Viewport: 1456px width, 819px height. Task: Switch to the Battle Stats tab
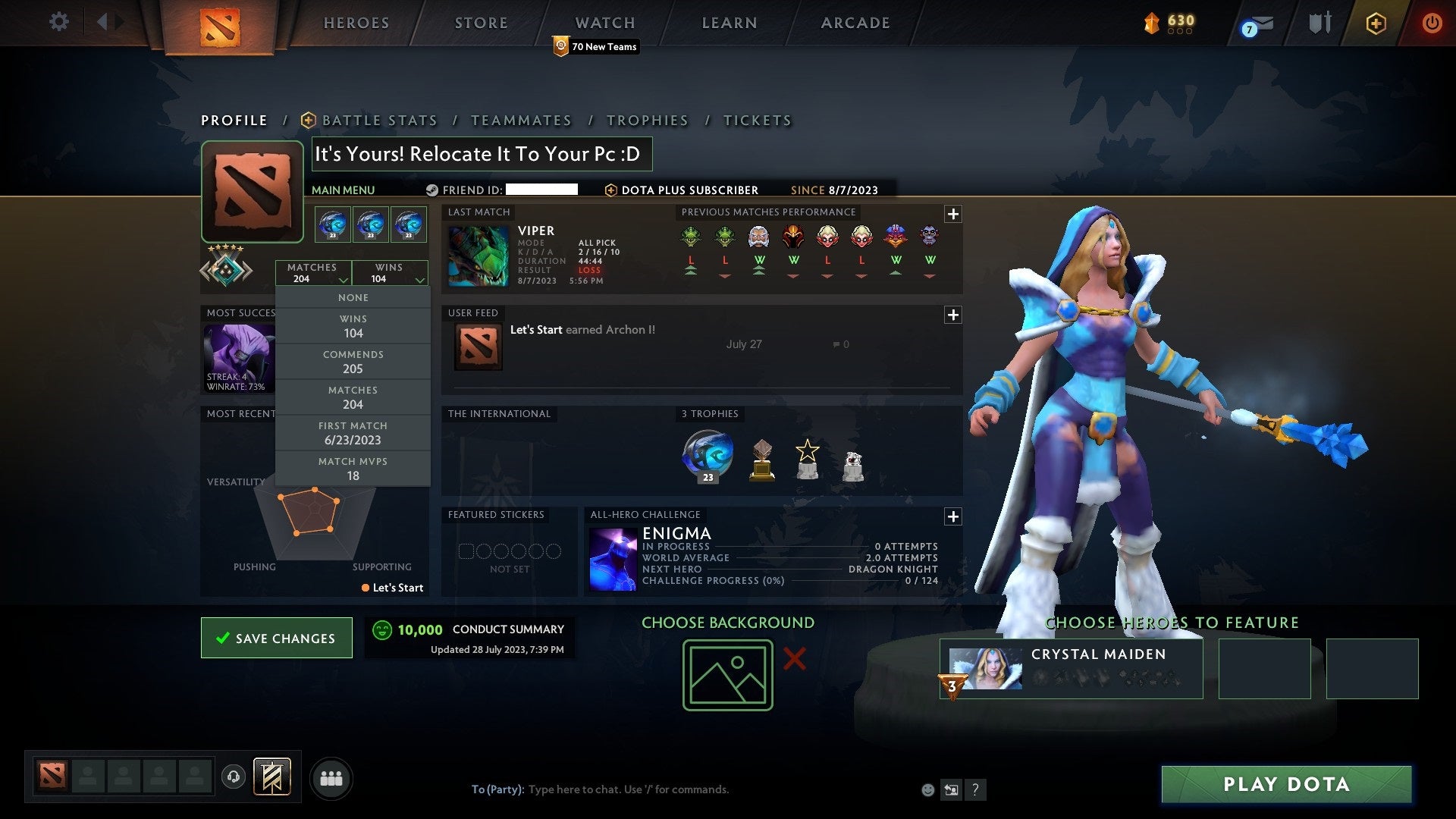point(379,120)
